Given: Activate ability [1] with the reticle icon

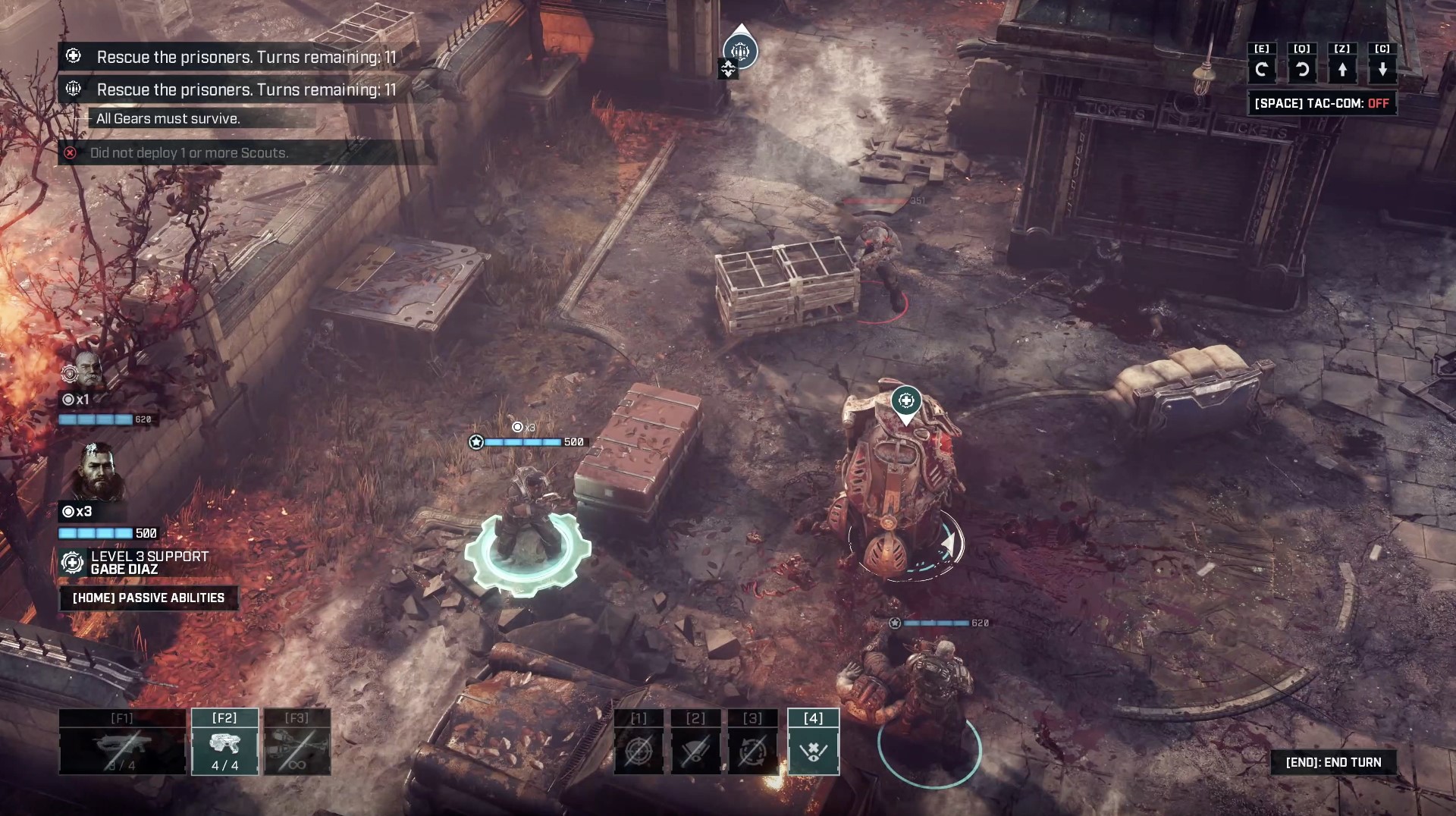Looking at the screenshot, I should 639,742.
